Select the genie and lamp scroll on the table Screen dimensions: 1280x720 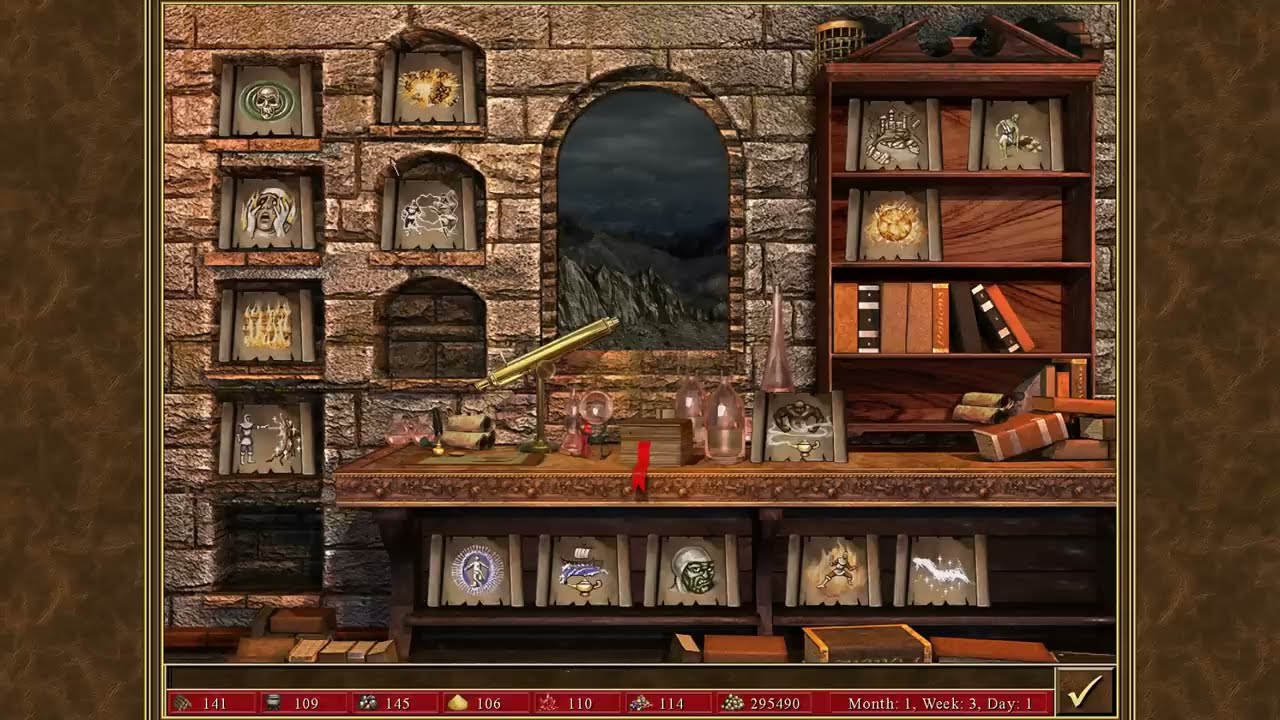(x=798, y=427)
